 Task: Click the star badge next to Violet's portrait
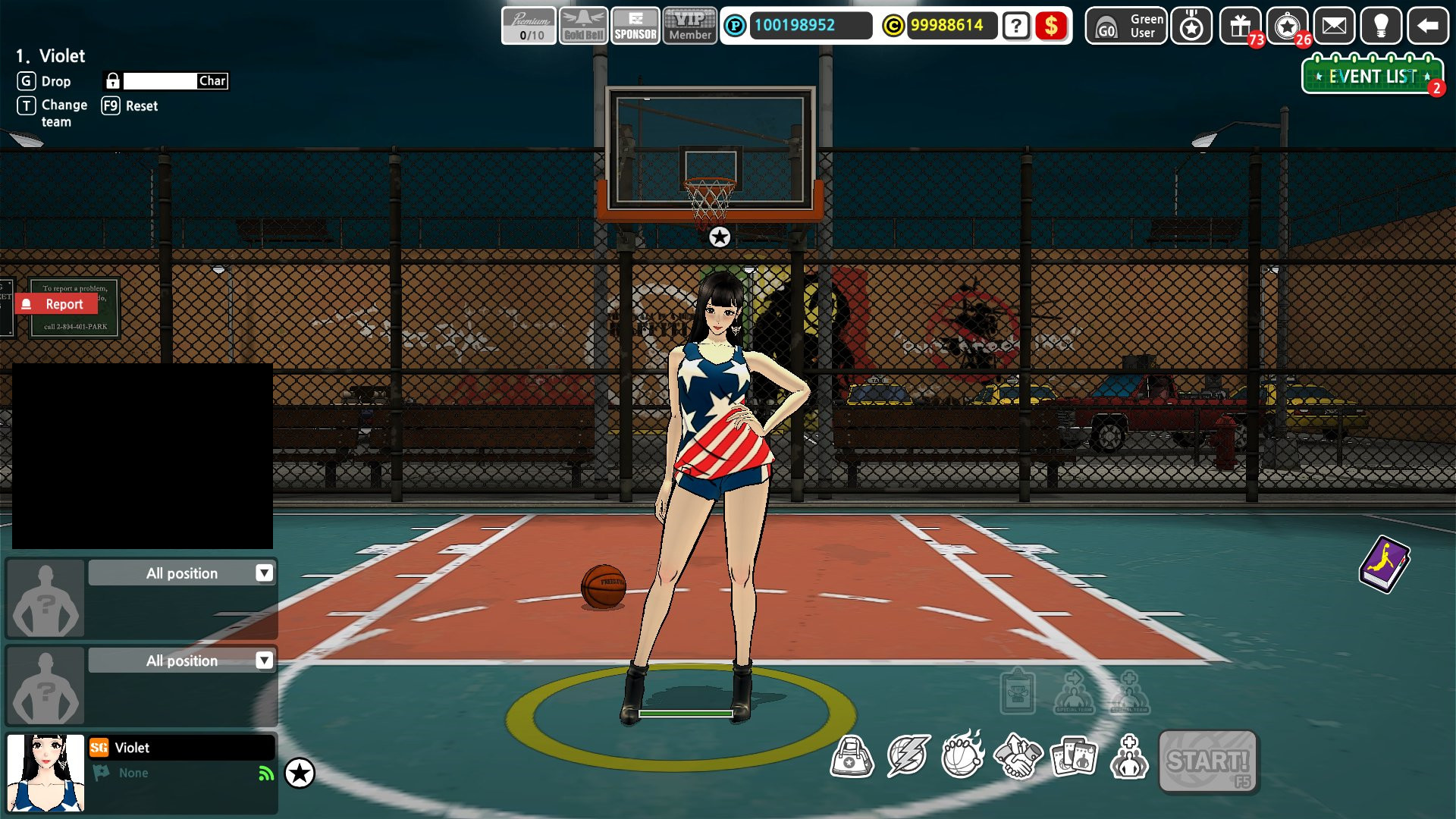(302, 774)
